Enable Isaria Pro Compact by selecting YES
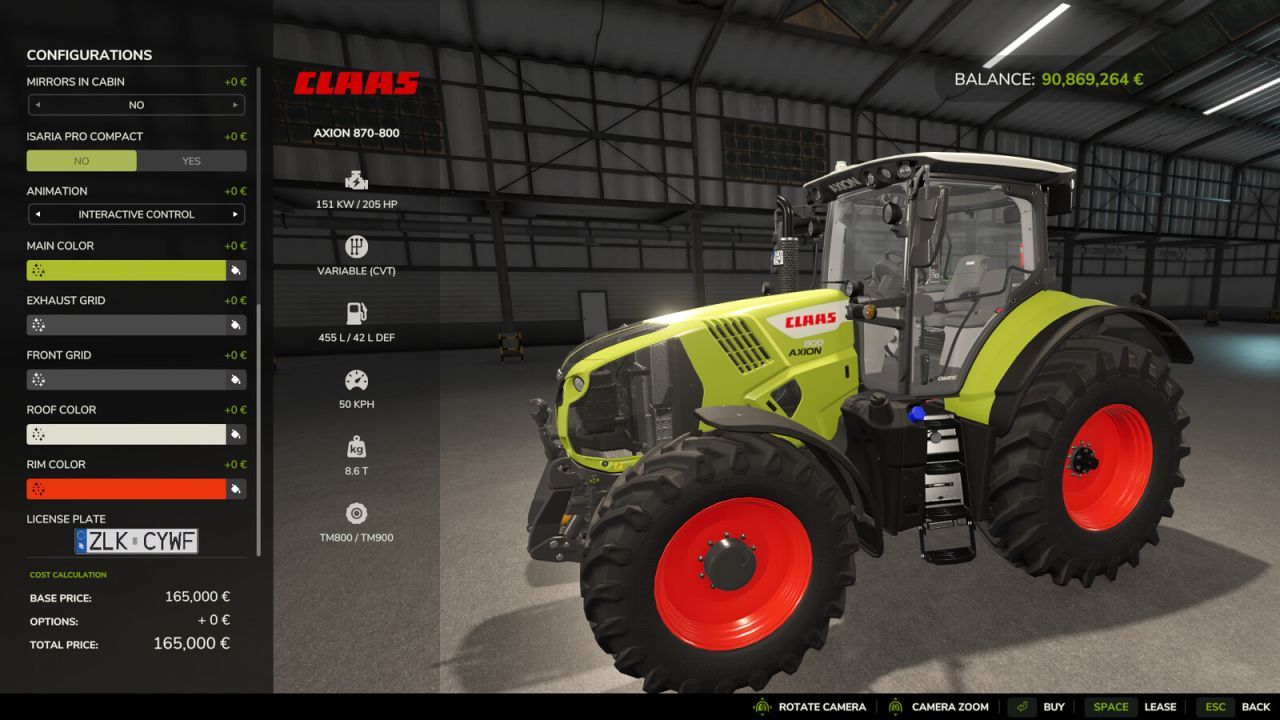The image size is (1280, 720). point(190,160)
